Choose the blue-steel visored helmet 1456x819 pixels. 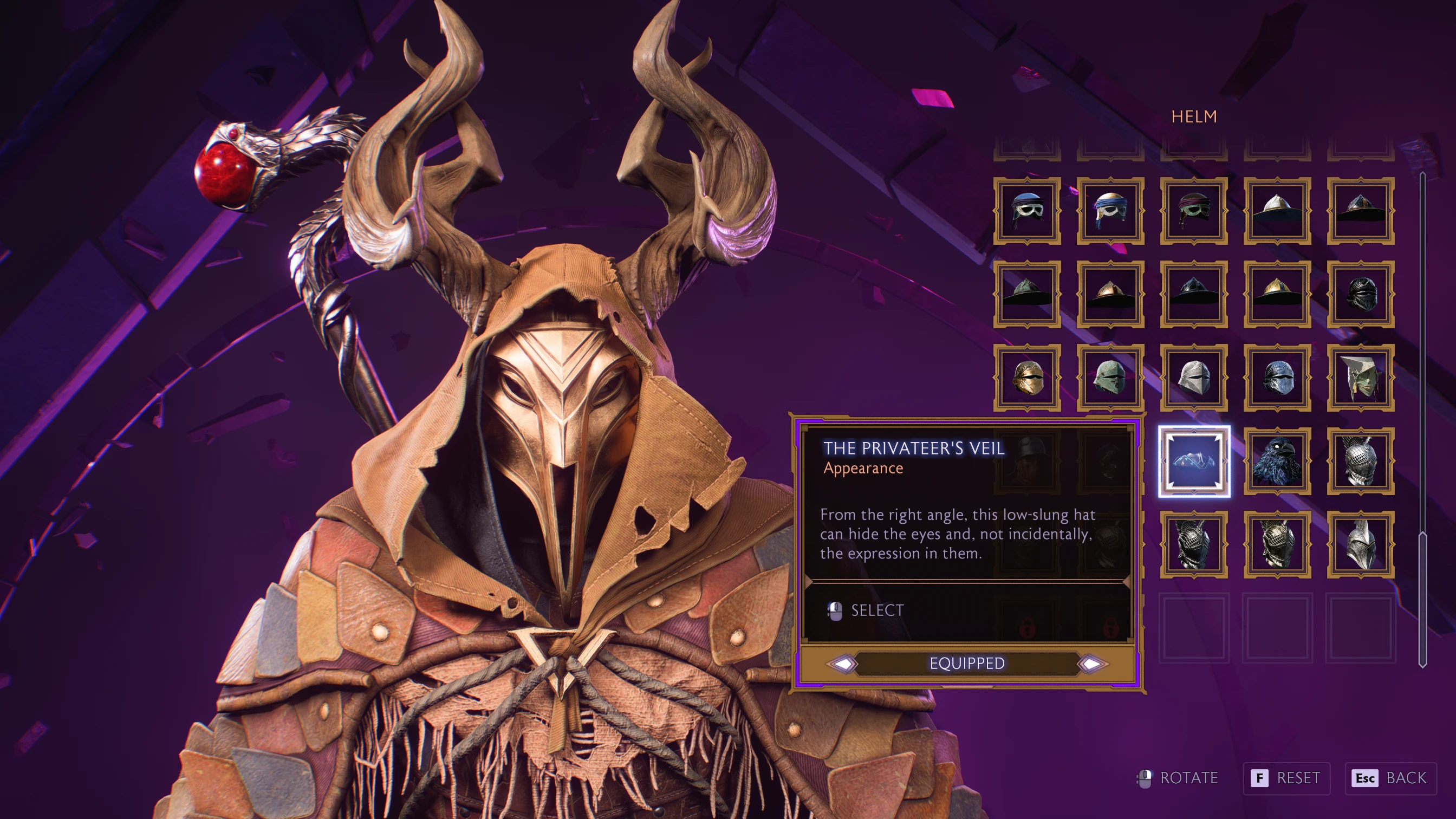[1277, 378]
